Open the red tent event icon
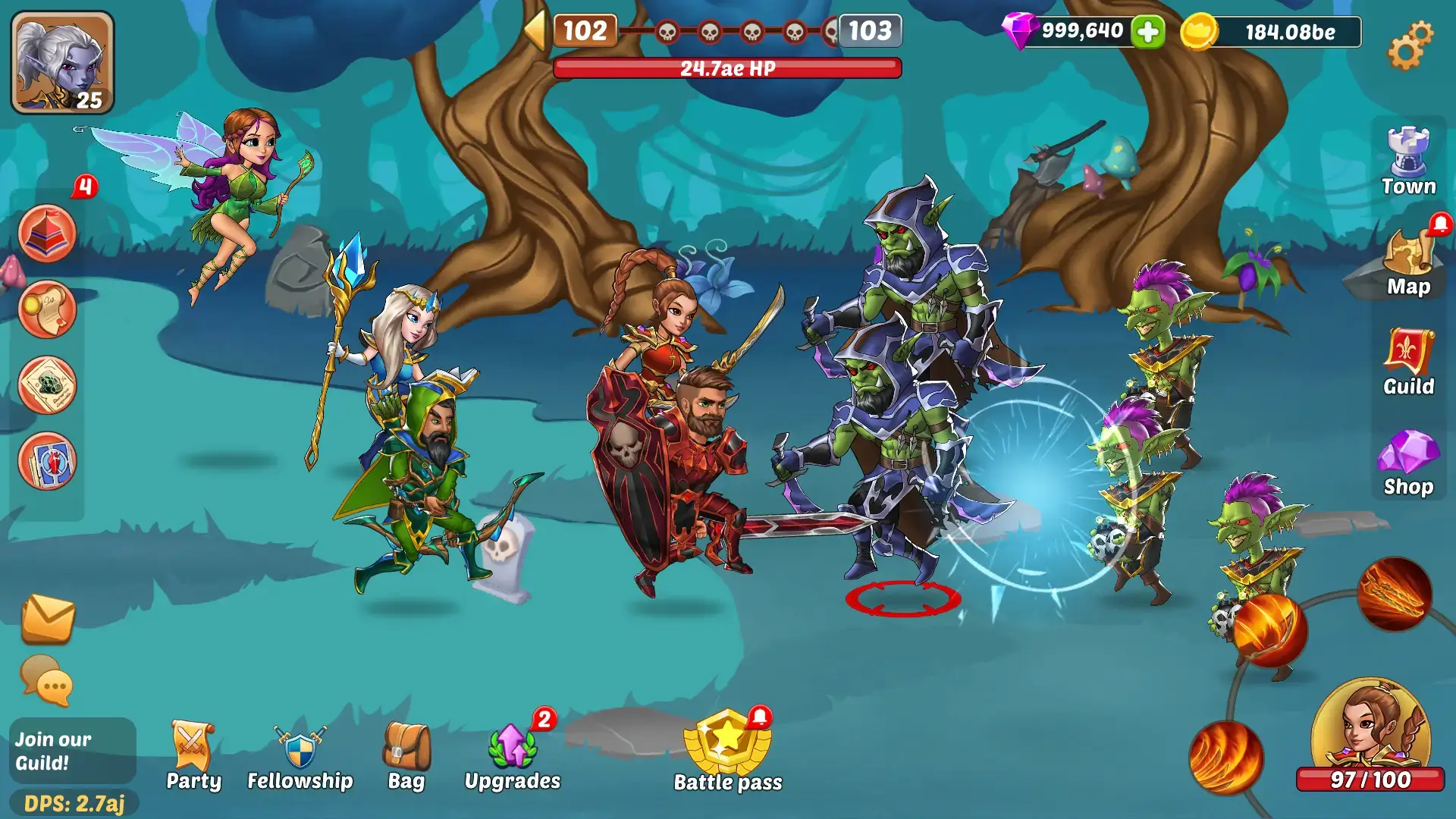1456x819 pixels. coord(47,234)
